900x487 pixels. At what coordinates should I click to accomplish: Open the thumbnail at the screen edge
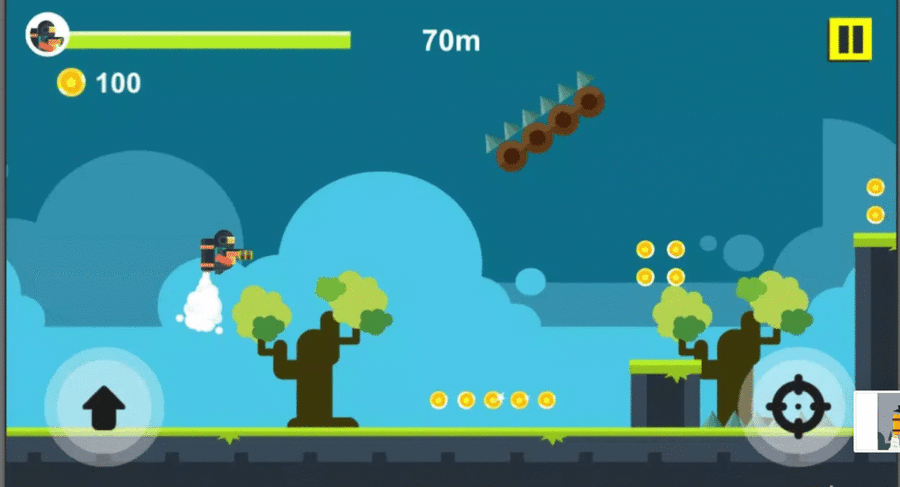click(879, 422)
